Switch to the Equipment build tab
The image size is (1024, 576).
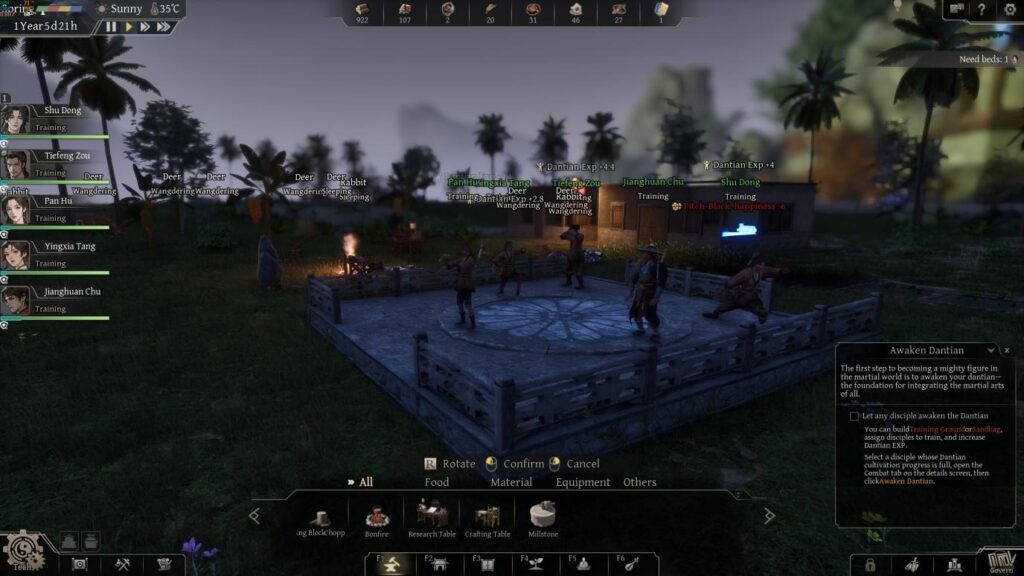(583, 482)
